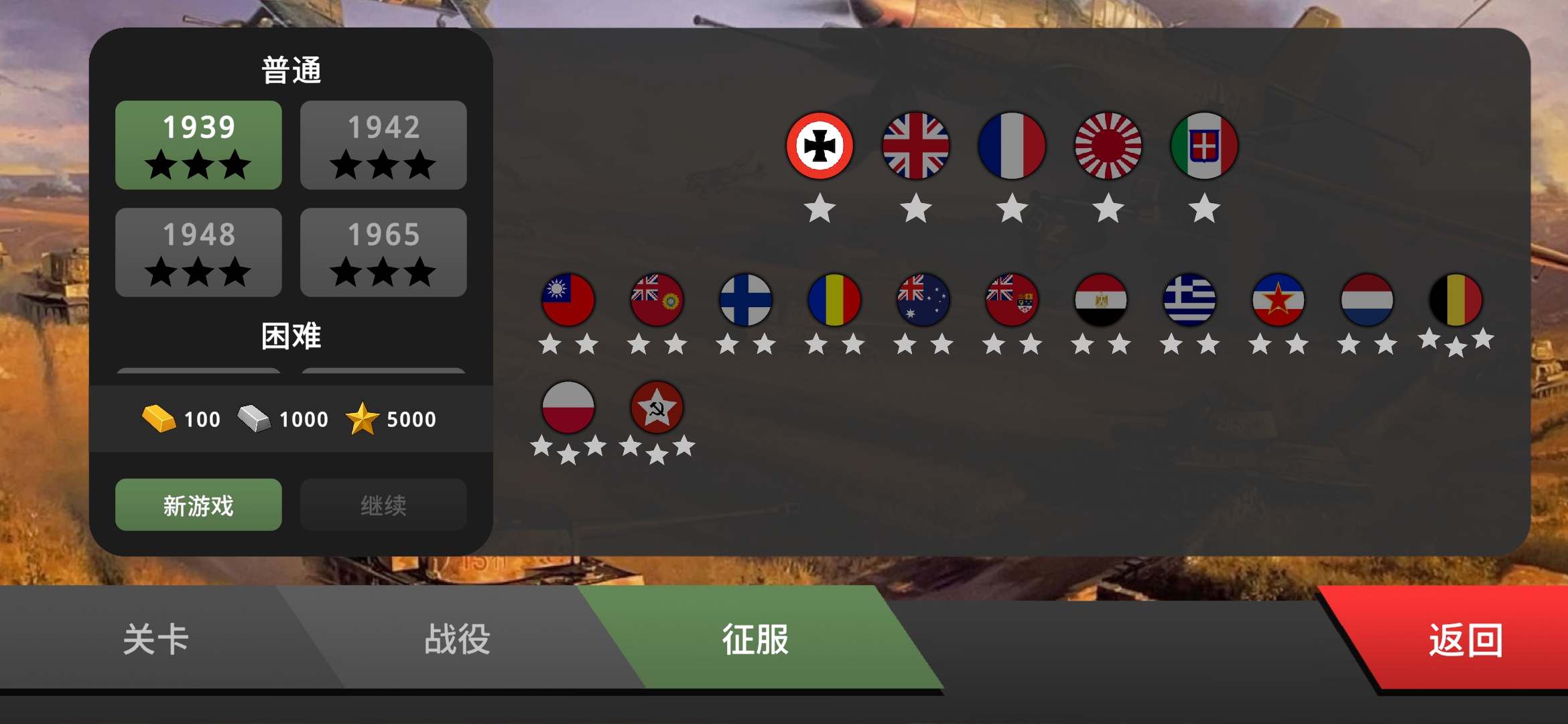This screenshot has width=1568, height=724.
Task: Choose the 1942 scenario
Action: tap(383, 145)
